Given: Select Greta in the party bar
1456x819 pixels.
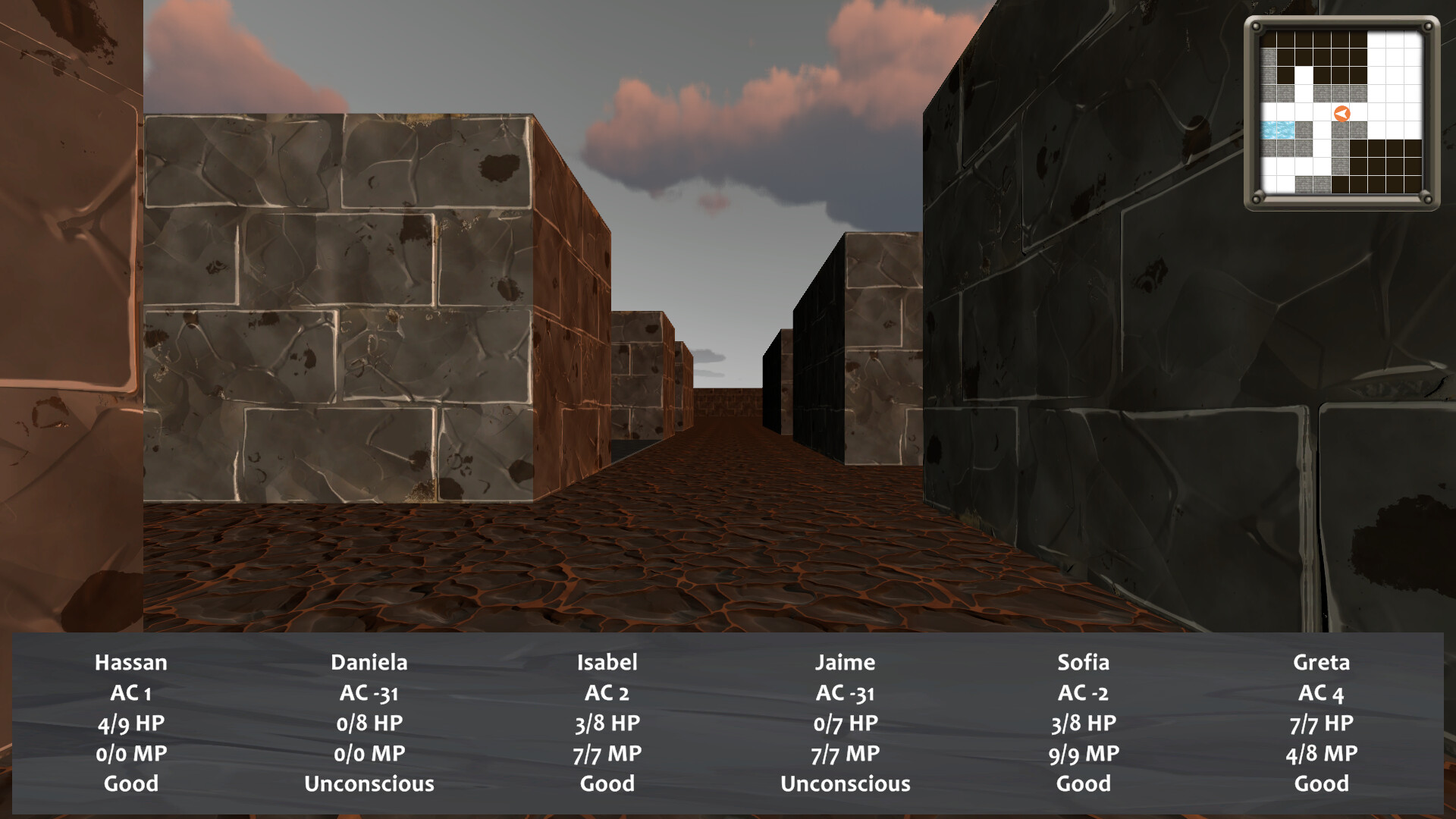Looking at the screenshot, I should point(1321,662).
